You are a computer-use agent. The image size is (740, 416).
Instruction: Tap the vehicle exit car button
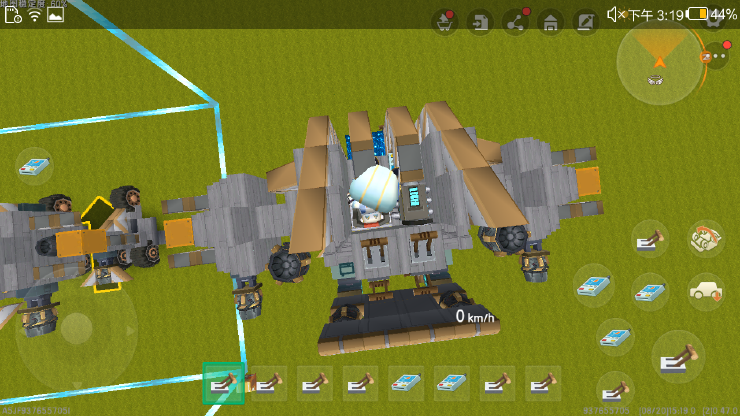point(706,291)
